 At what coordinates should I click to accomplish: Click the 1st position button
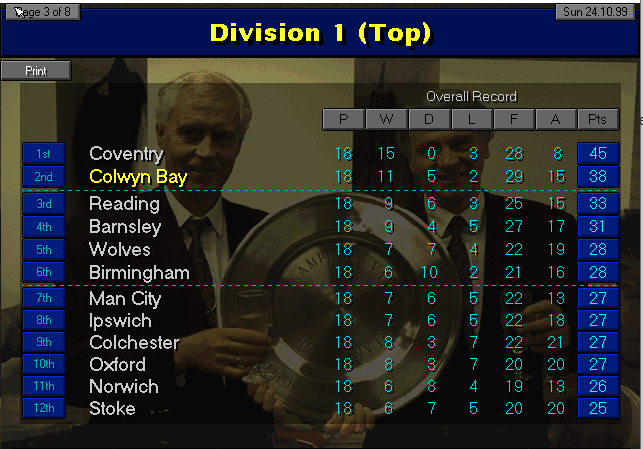click(x=43, y=154)
